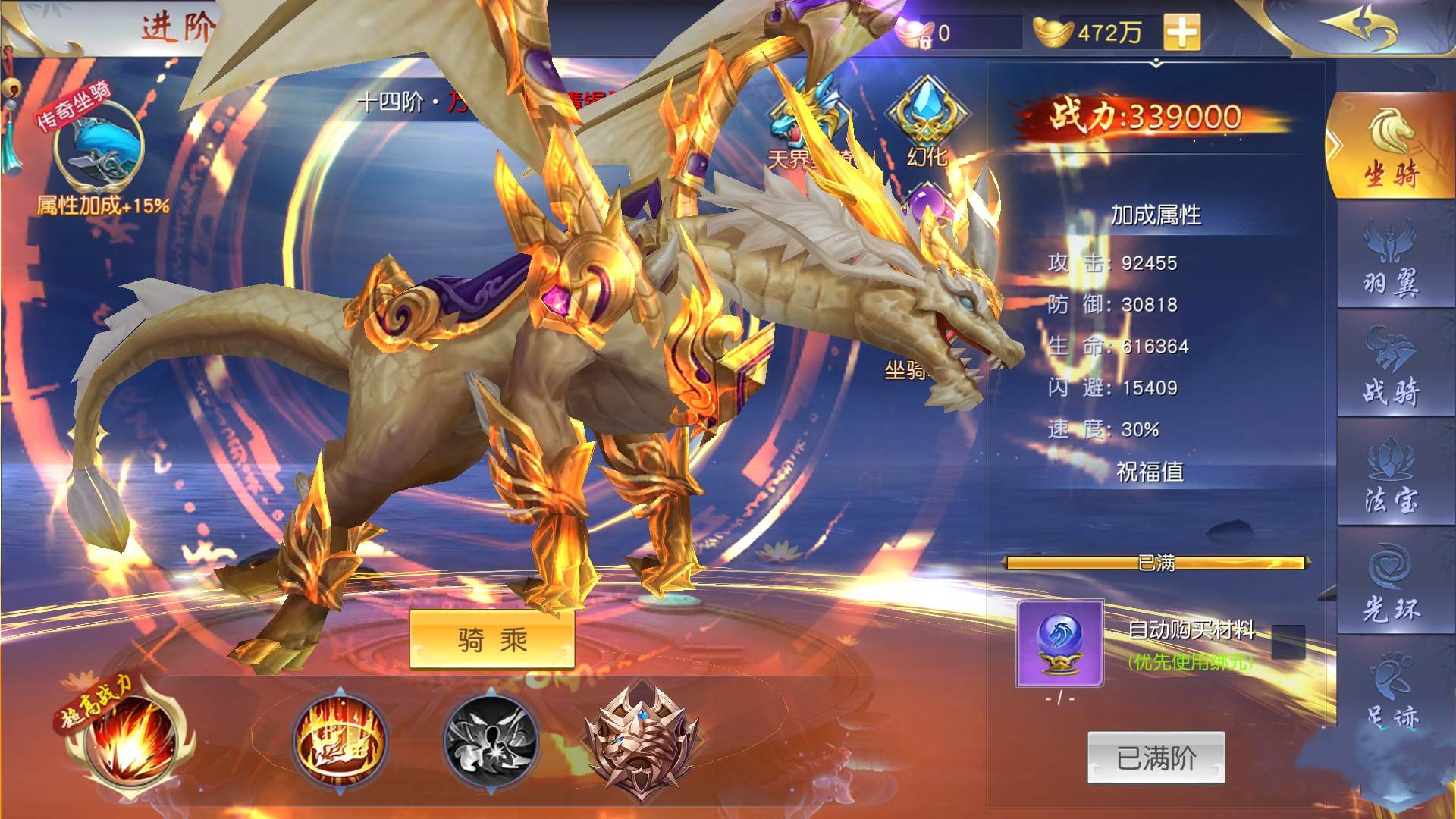Go back with the top-right arrow
This screenshot has width=1456, height=819.
[1357, 27]
